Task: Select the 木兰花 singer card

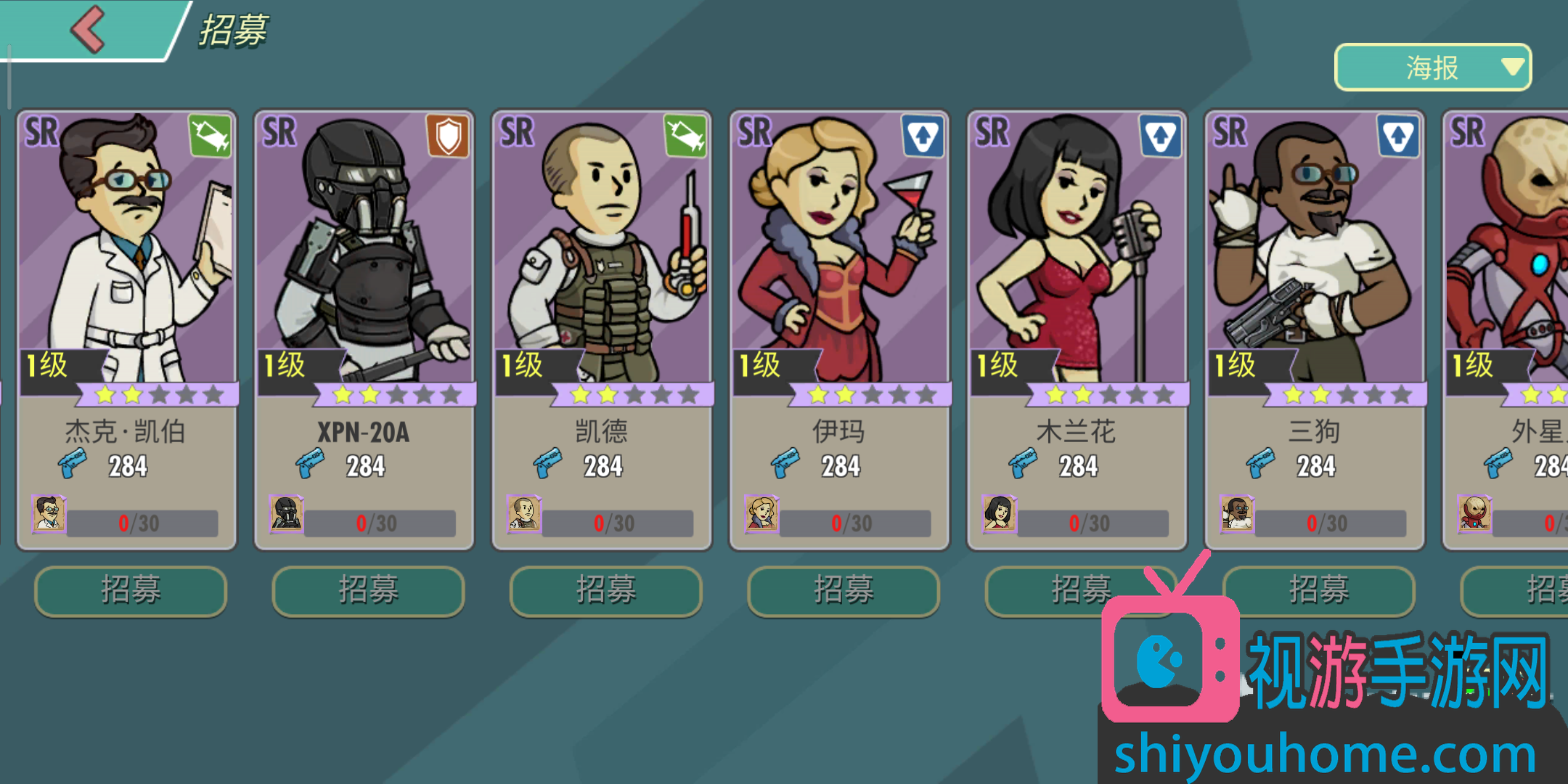Action: coord(1077,327)
